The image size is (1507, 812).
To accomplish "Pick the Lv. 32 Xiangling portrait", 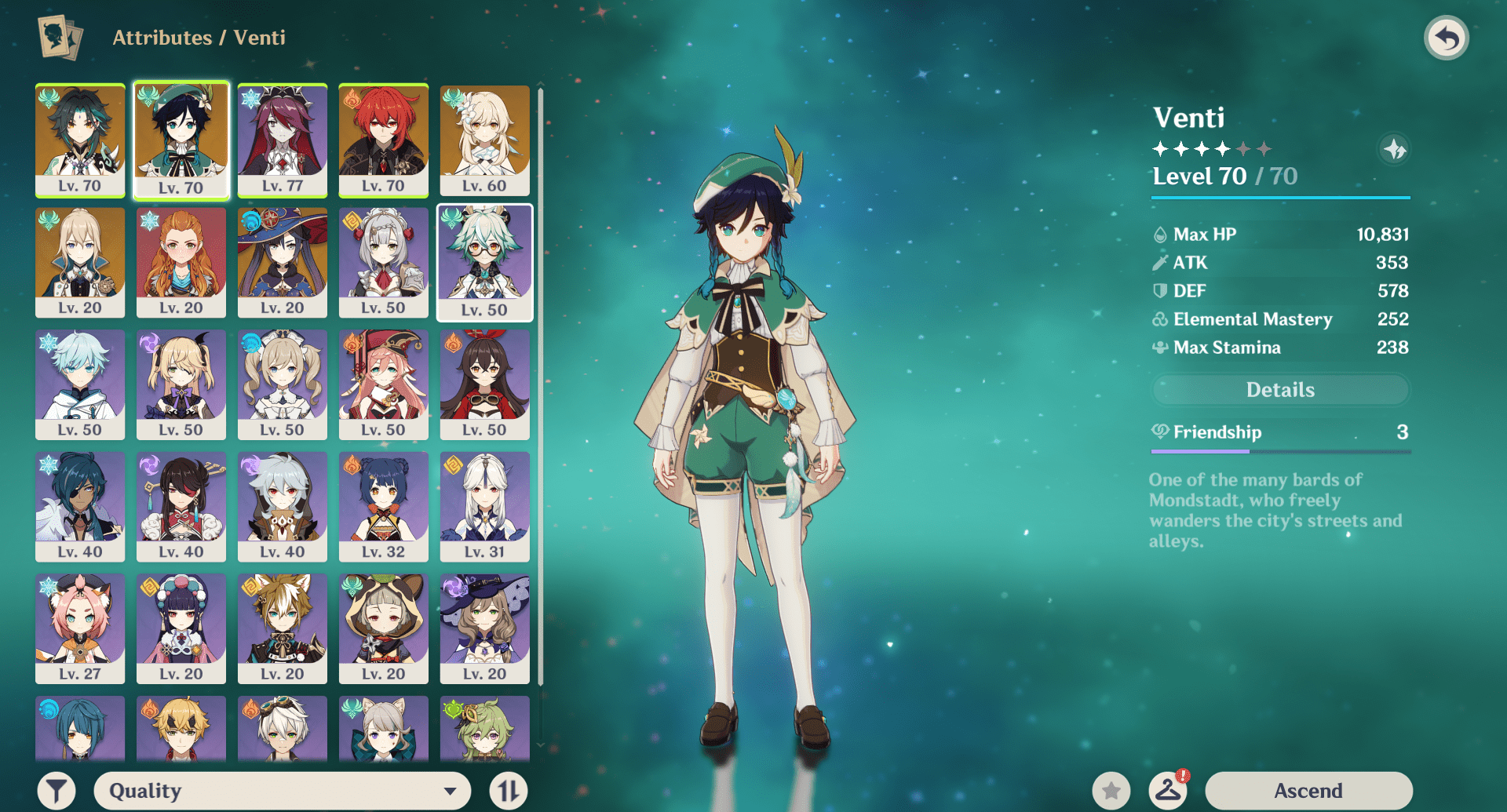I will [384, 506].
